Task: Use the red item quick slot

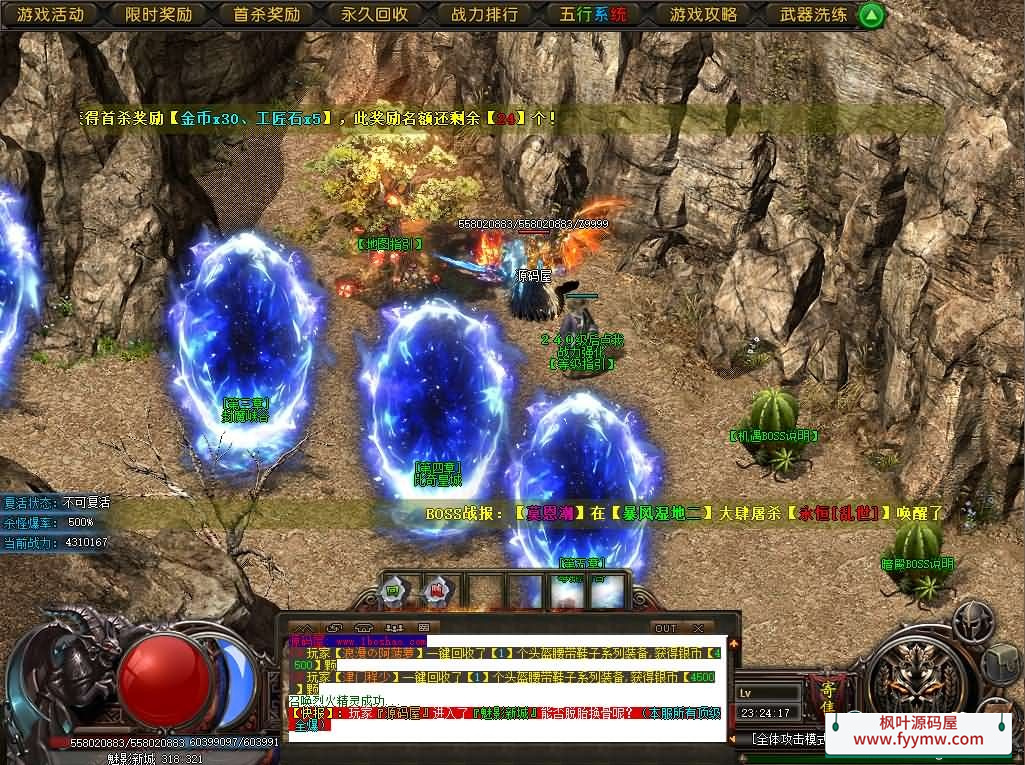Action: pos(436,591)
